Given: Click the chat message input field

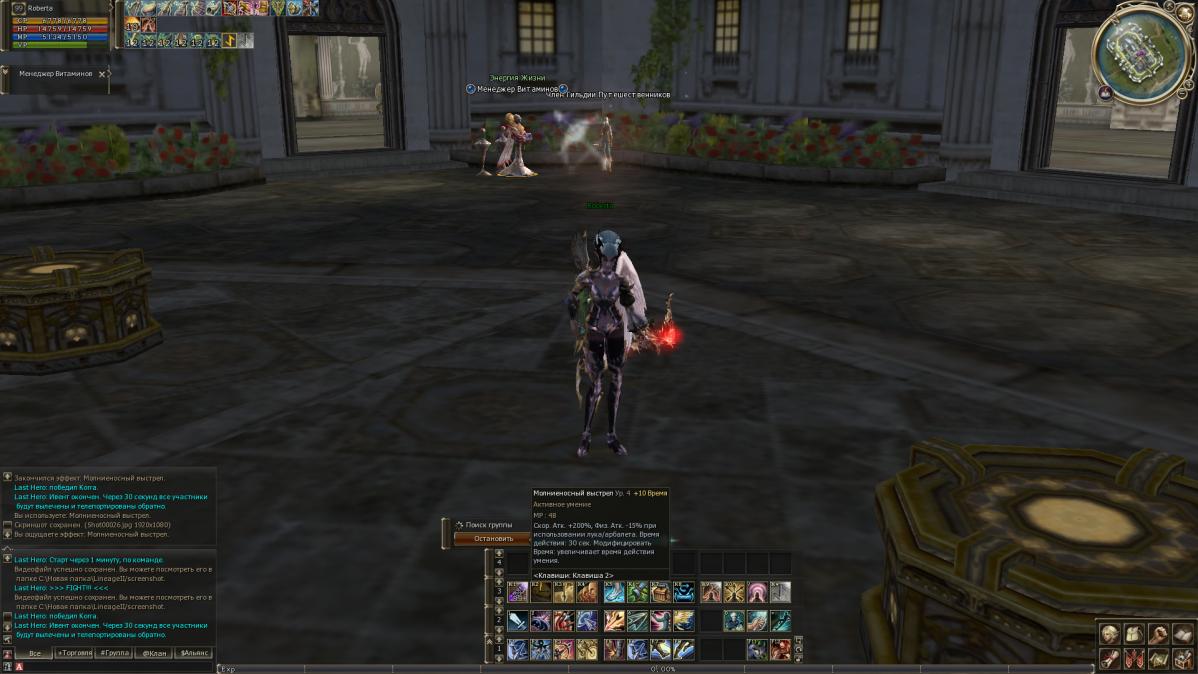Looking at the screenshot, I should 115,667.
